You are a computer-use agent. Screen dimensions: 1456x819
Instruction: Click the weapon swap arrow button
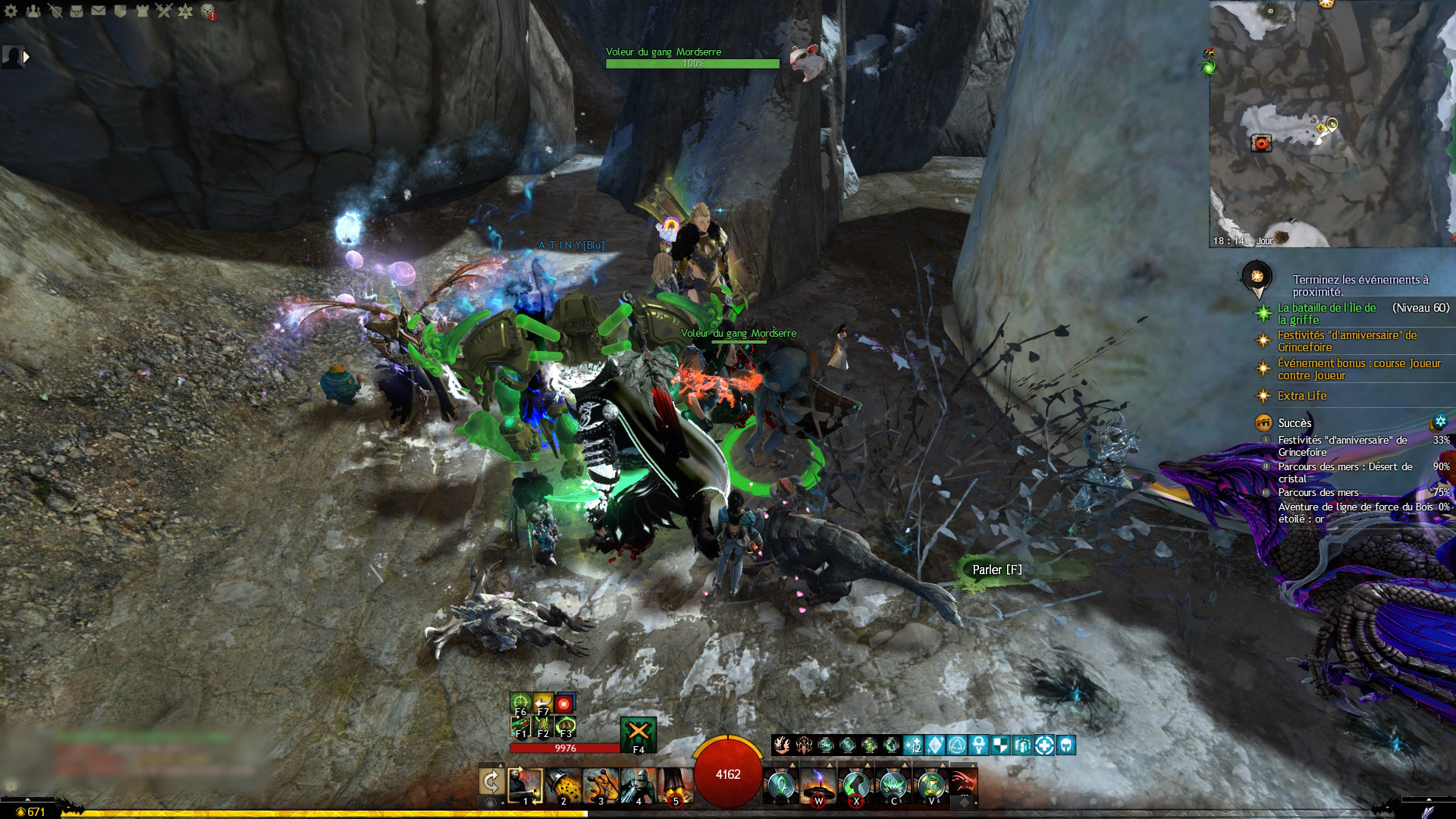(x=491, y=782)
